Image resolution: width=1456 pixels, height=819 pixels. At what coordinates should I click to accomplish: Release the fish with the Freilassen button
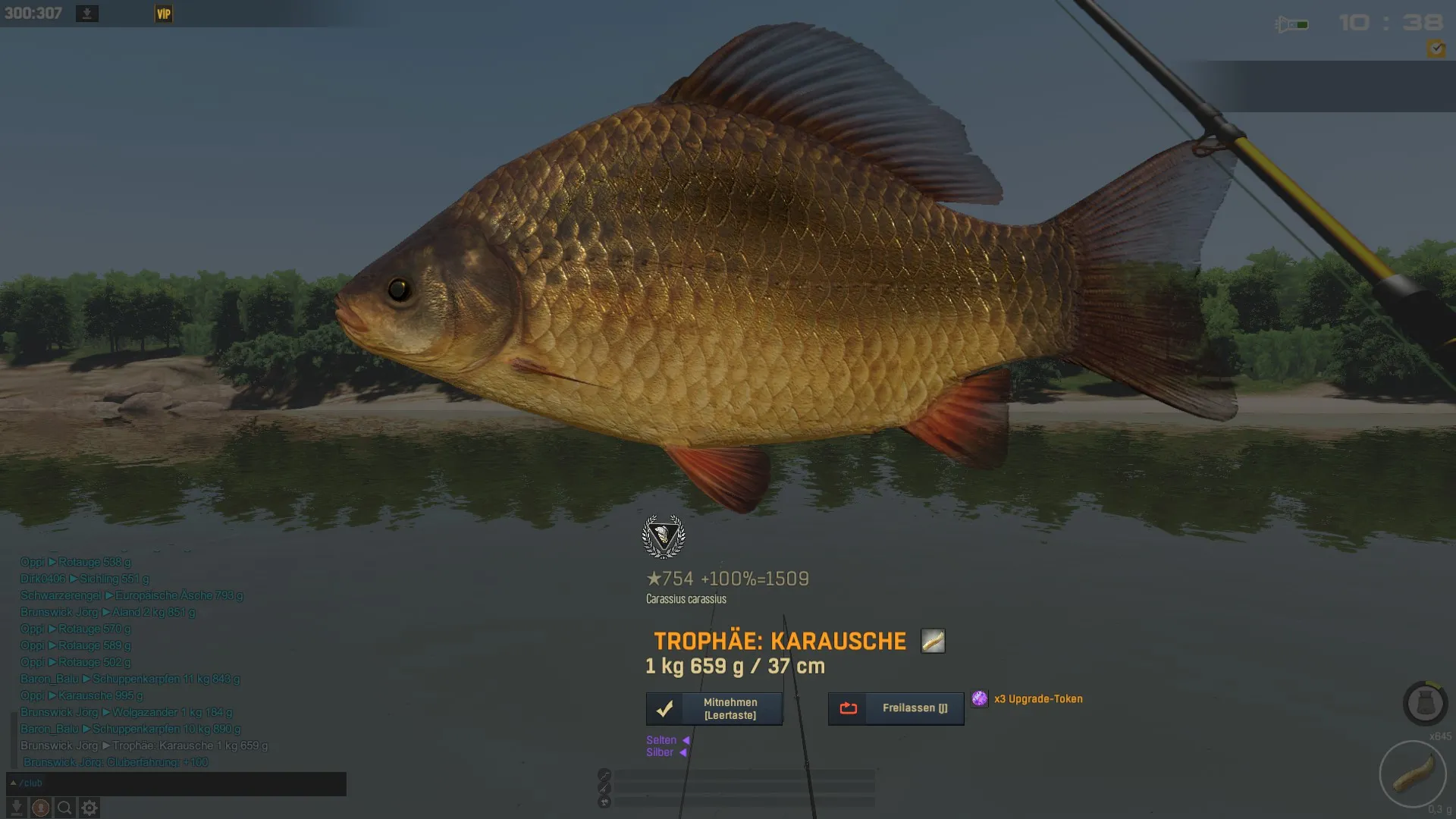tap(896, 709)
